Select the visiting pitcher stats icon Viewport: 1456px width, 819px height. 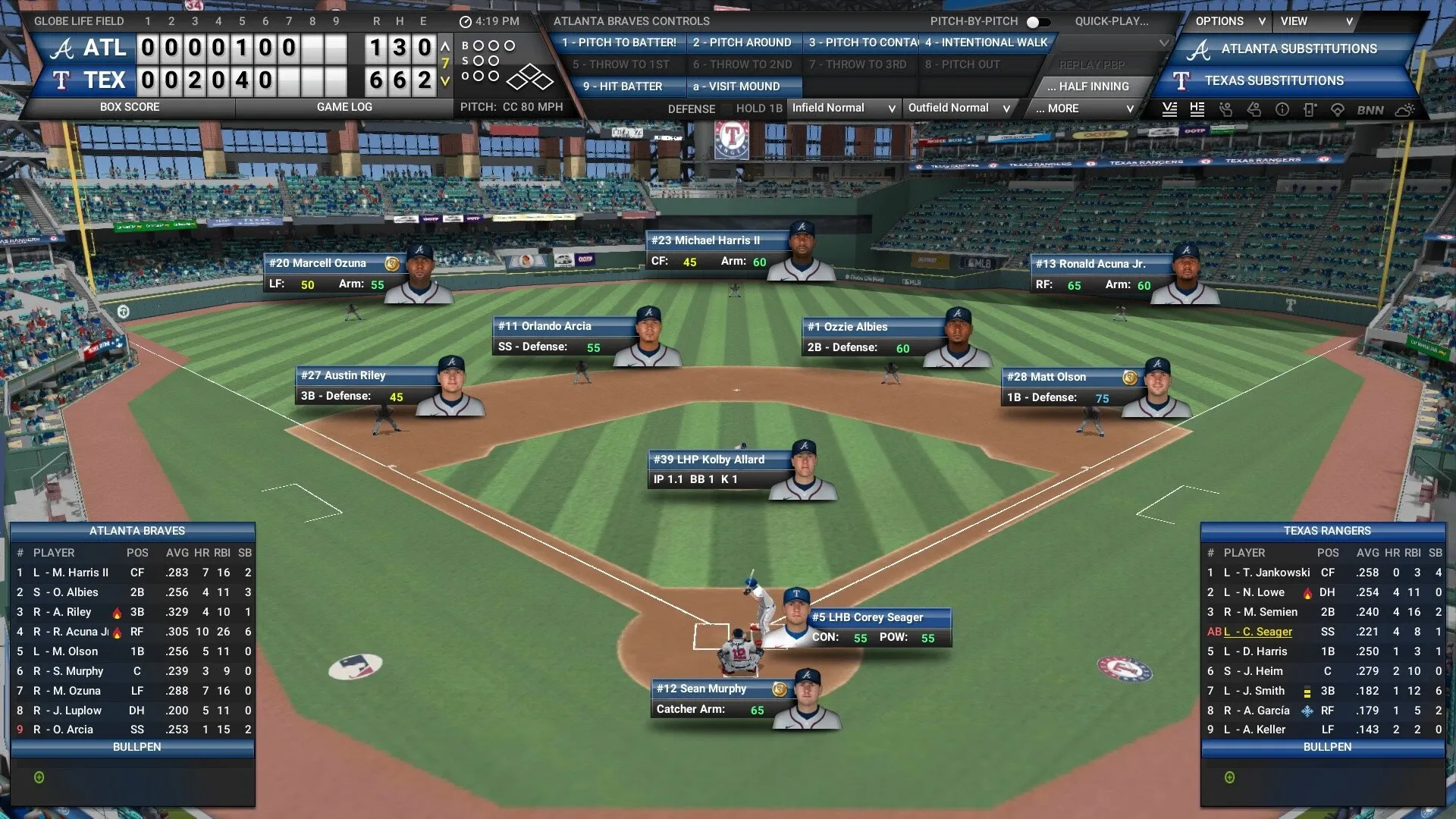tap(1225, 109)
